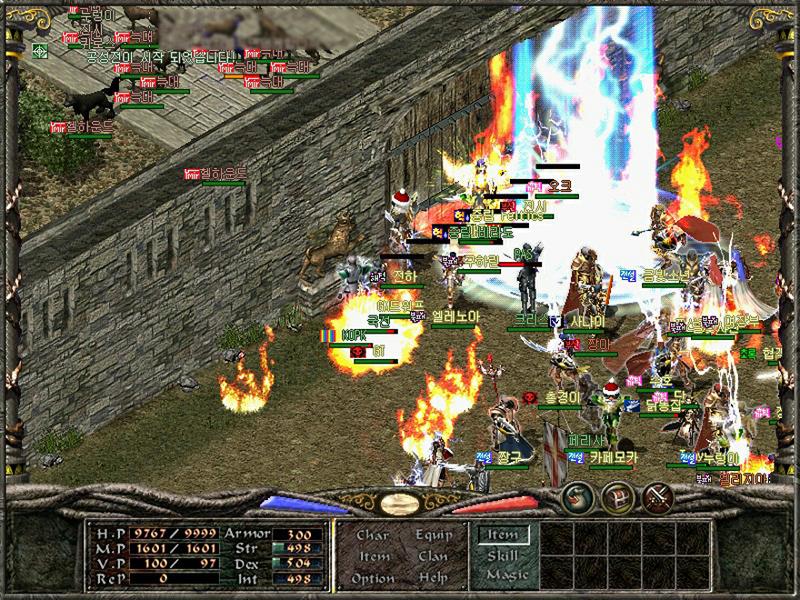Open the Char menu
The width and height of the screenshot is (800, 600).
[372, 535]
